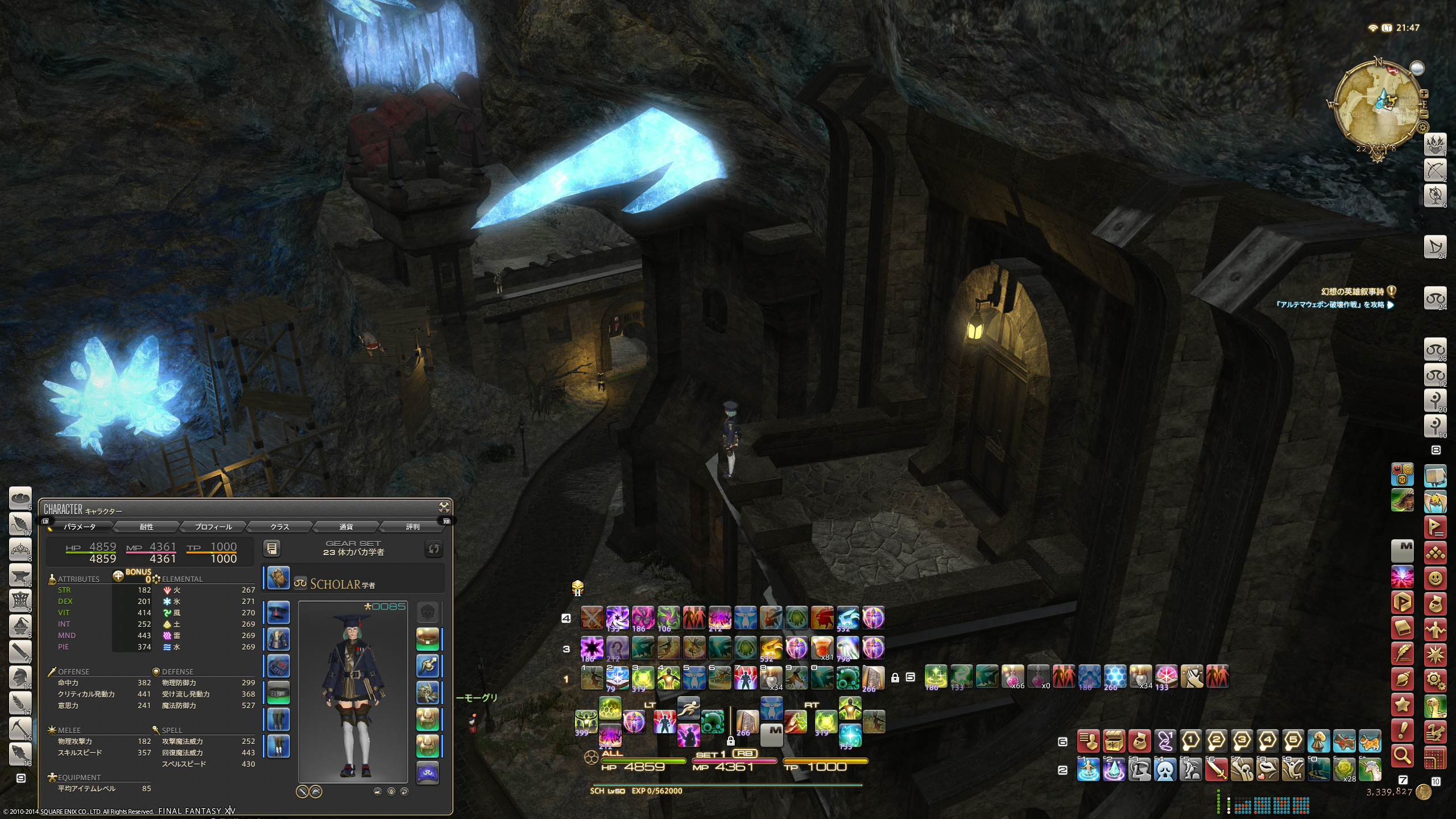
Task: Switch to the 耐性 tab
Action: [147, 527]
